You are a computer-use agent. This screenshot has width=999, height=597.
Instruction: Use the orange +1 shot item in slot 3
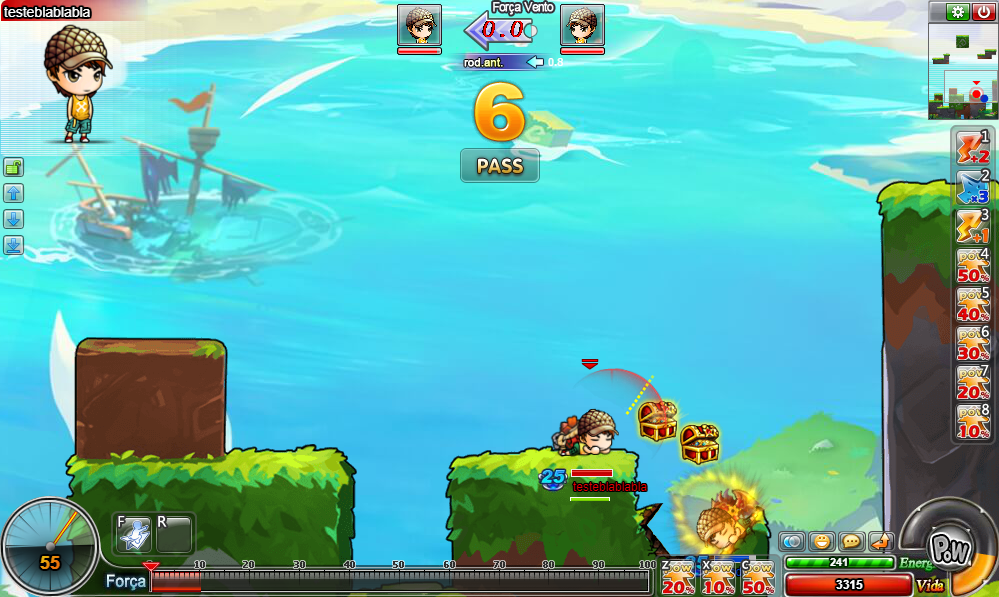click(x=973, y=226)
